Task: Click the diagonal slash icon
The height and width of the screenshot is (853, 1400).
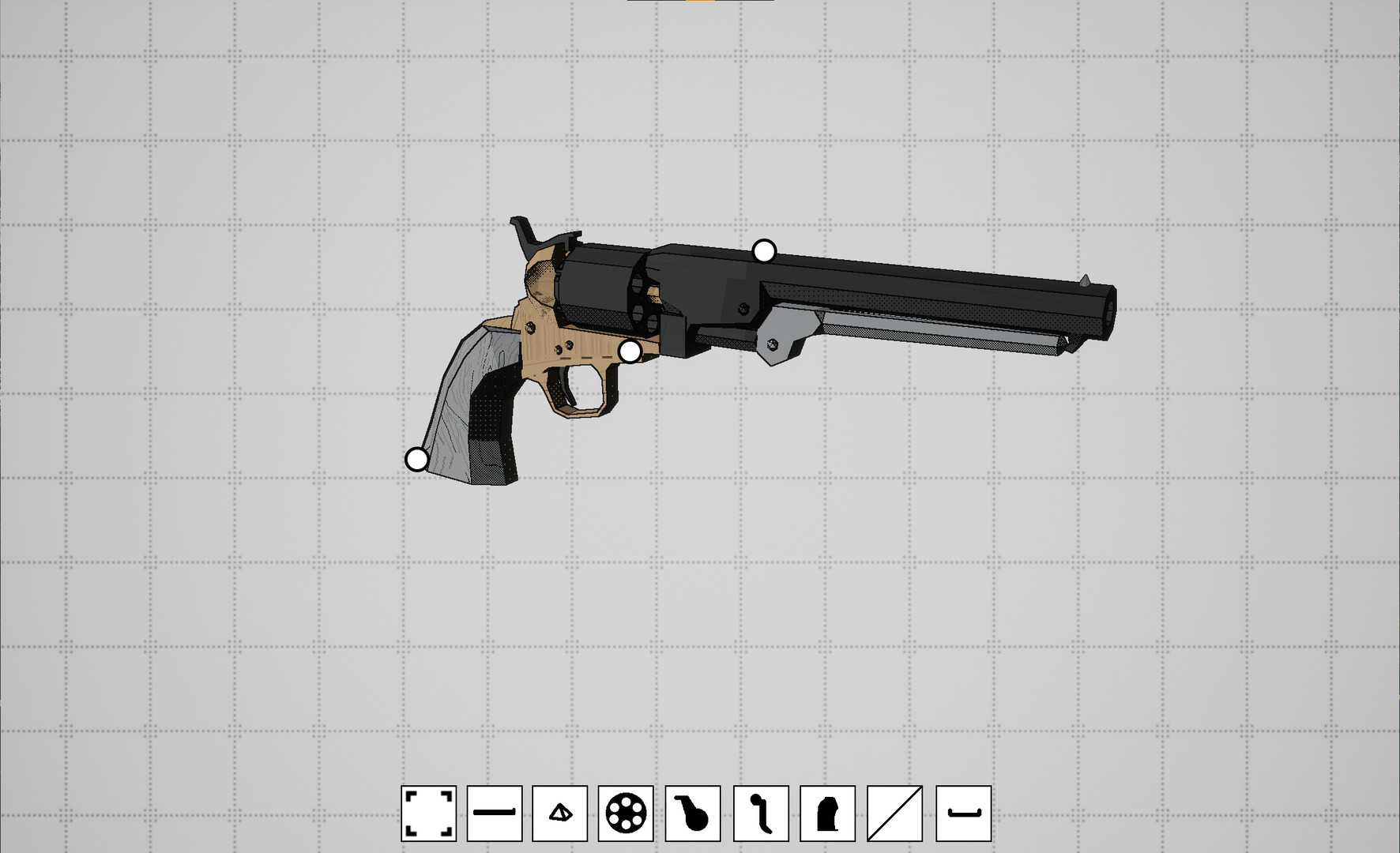Action: [894, 814]
